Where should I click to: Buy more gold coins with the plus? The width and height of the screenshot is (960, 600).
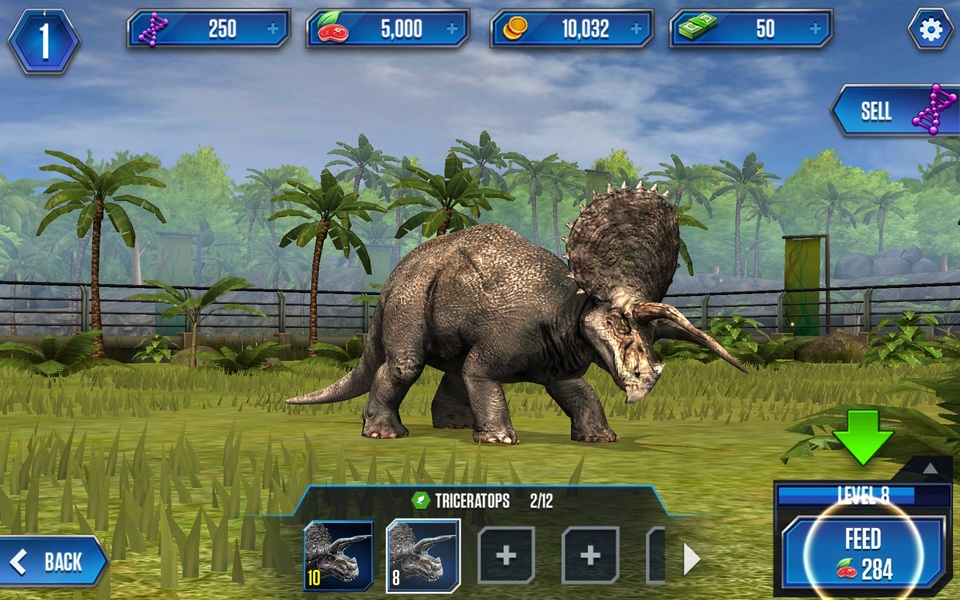[x=635, y=29]
